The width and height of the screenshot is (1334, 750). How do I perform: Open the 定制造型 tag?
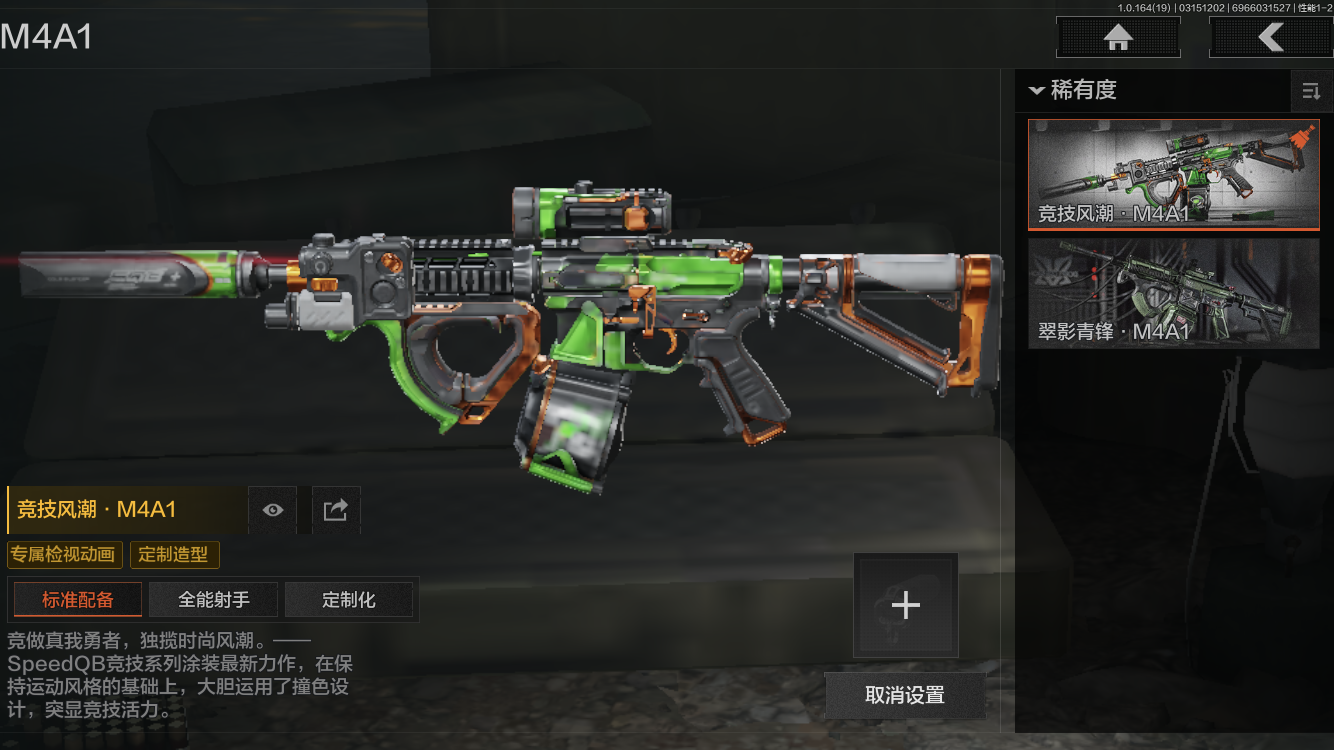[174, 555]
